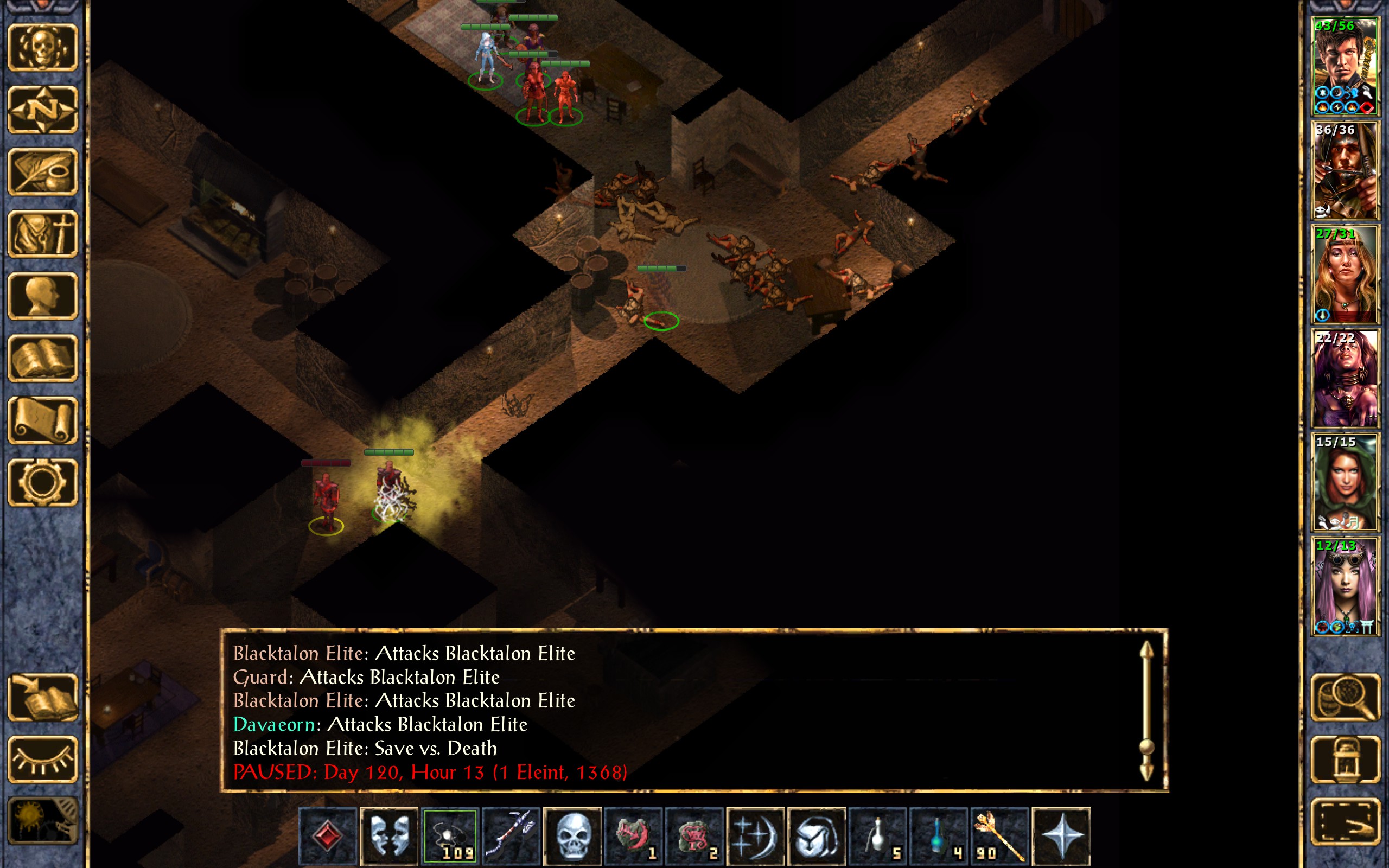Choose the blonde woman portrait showing 27/31

pos(1345,275)
